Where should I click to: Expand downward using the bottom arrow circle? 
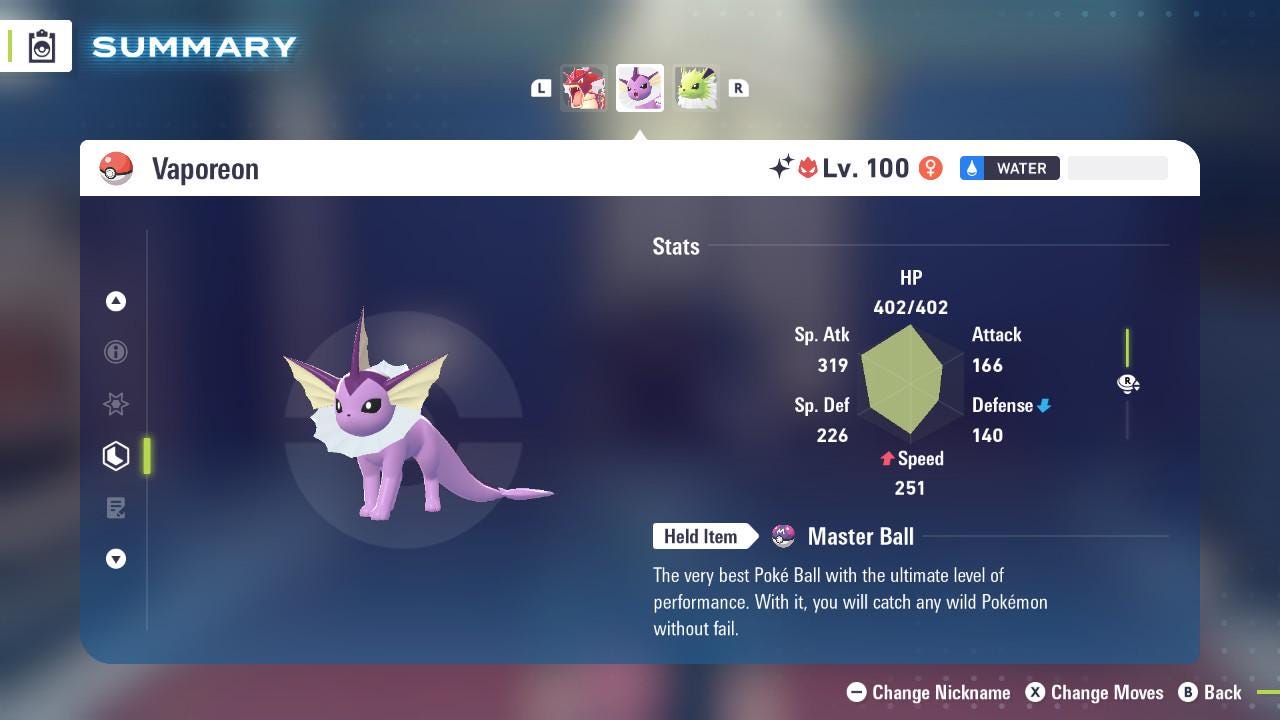click(x=116, y=559)
